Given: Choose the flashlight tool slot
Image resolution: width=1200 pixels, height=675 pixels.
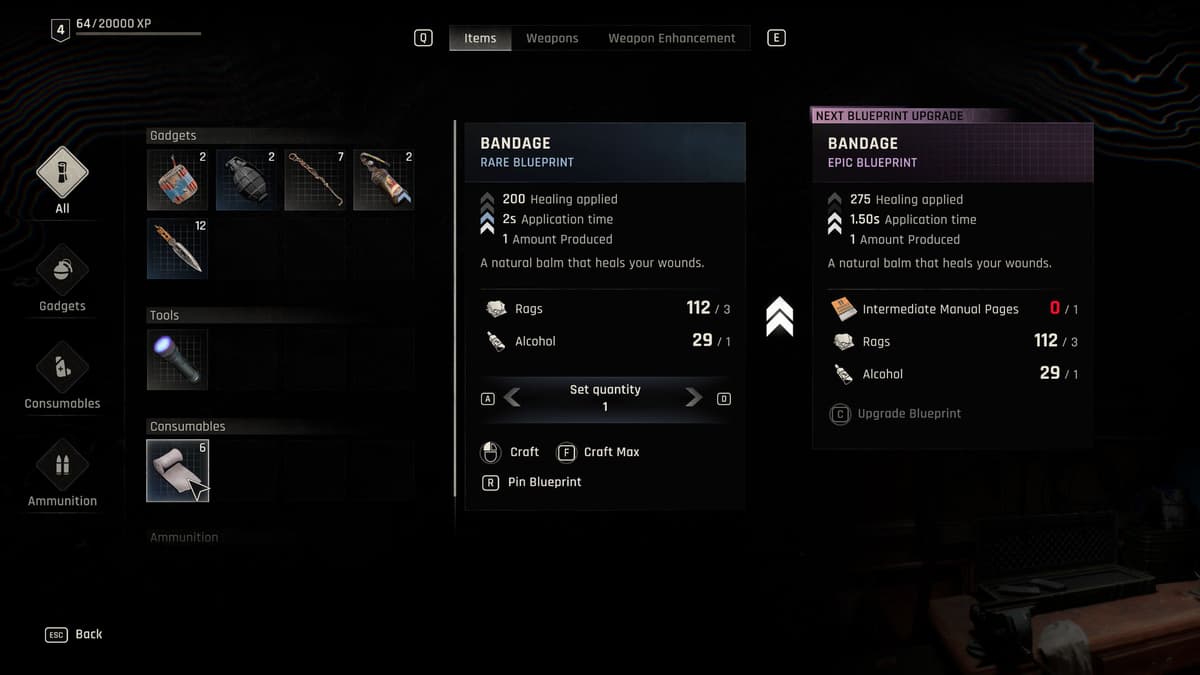Looking at the screenshot, I should (x=177, y=359).
